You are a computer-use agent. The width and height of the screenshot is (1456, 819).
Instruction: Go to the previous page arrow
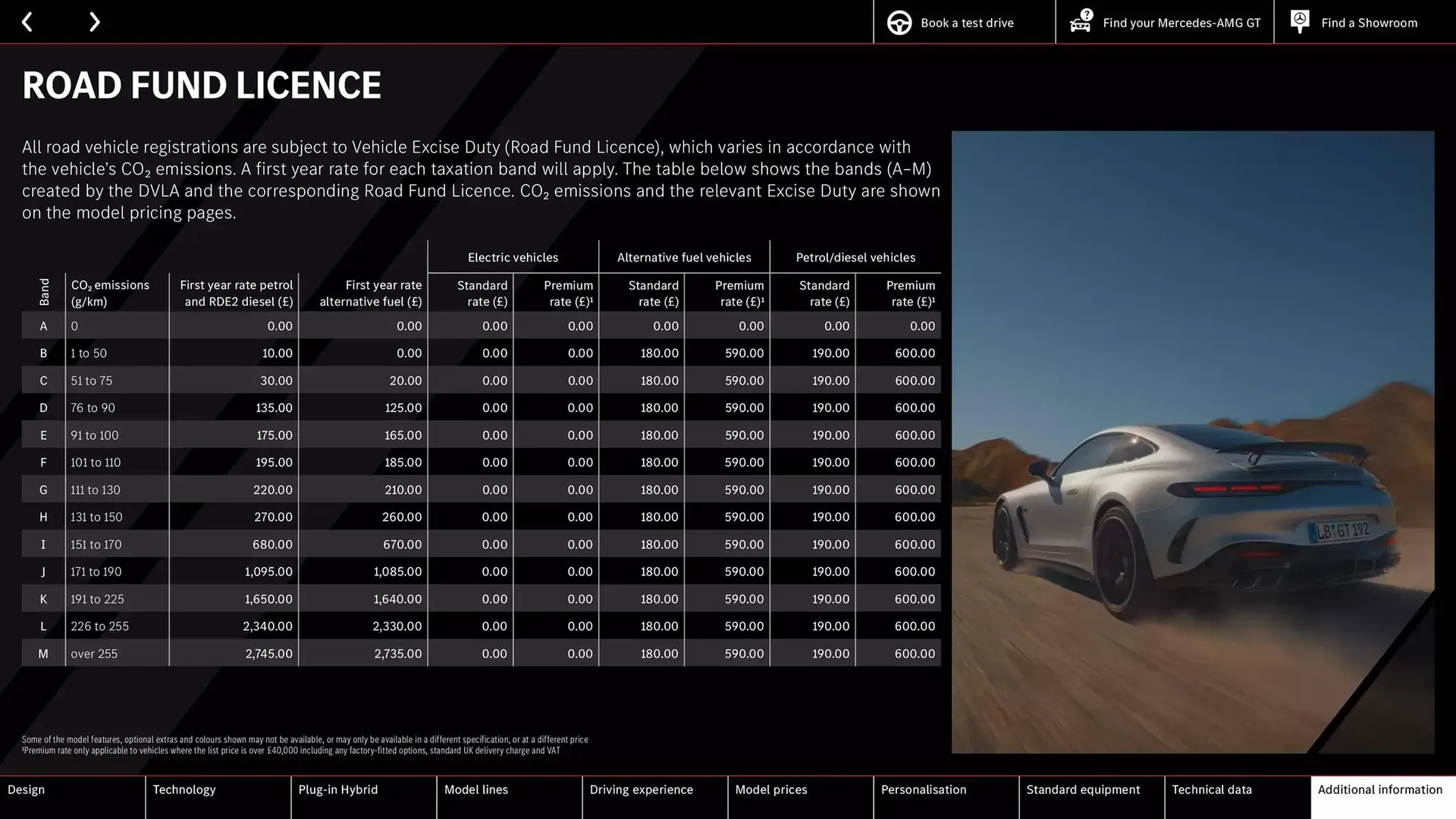(27, 22)
